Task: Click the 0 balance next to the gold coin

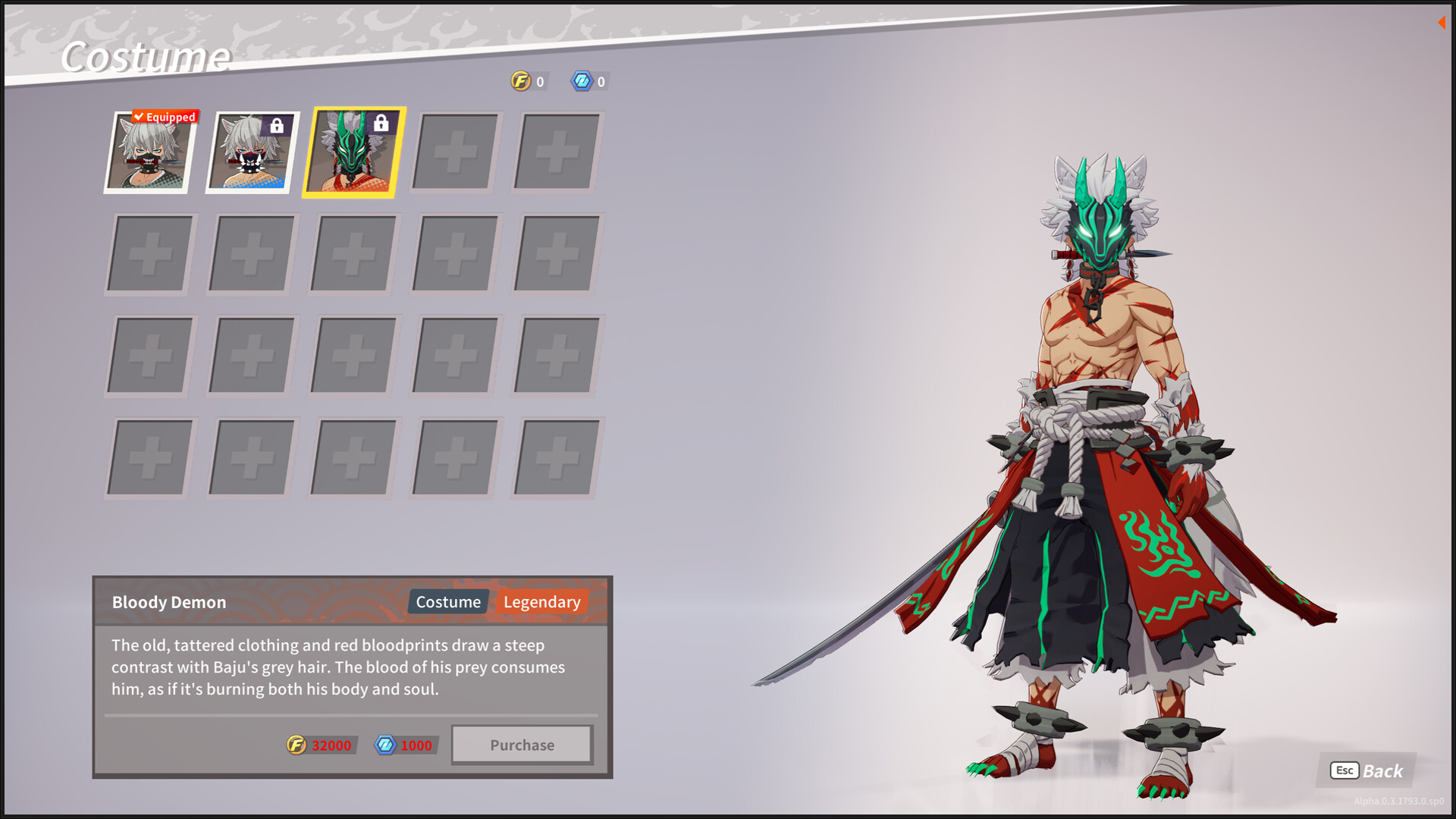Action: [x=540, y=82]
